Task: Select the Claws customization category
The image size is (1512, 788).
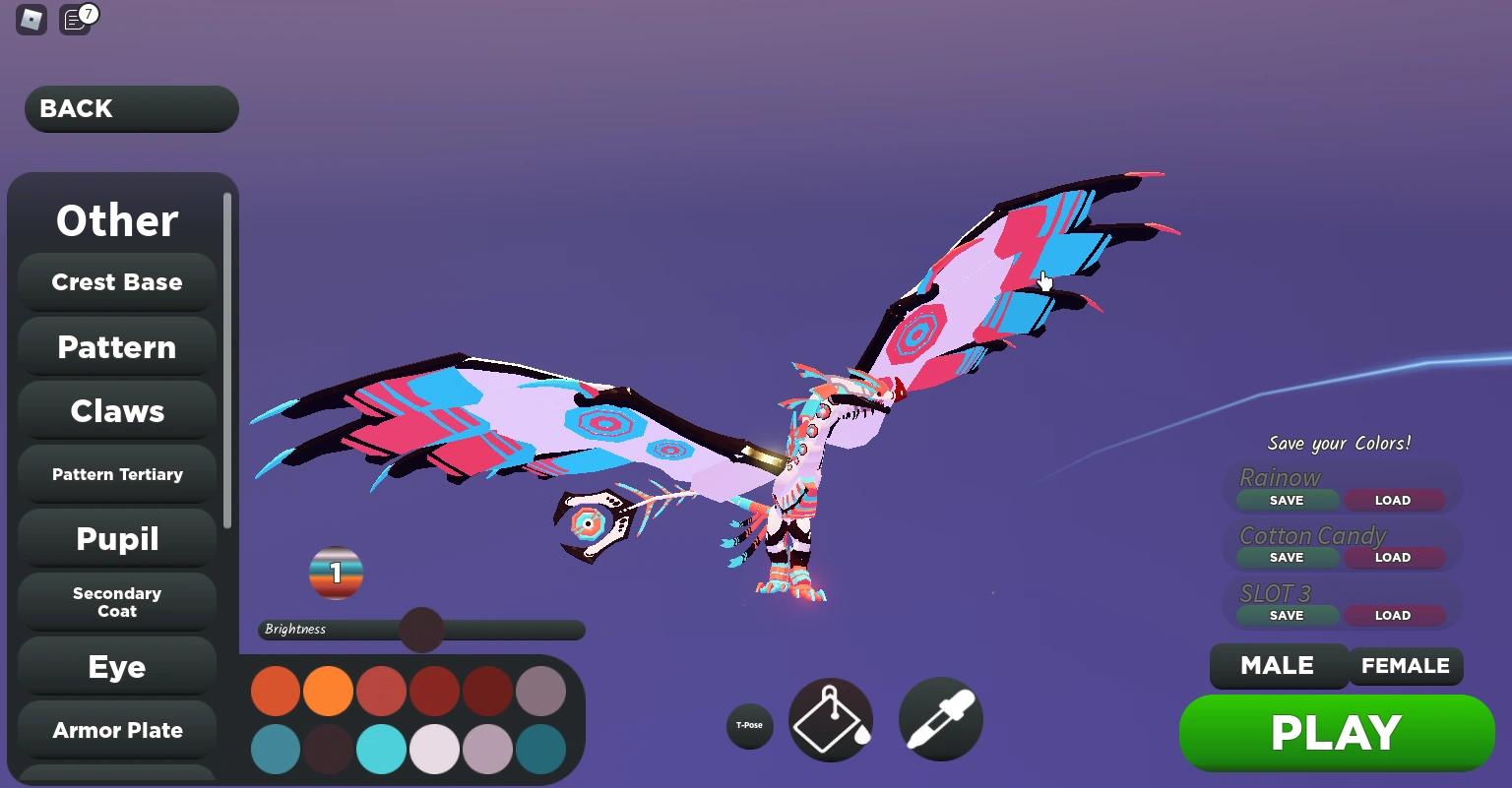Action: pos(116,410)
